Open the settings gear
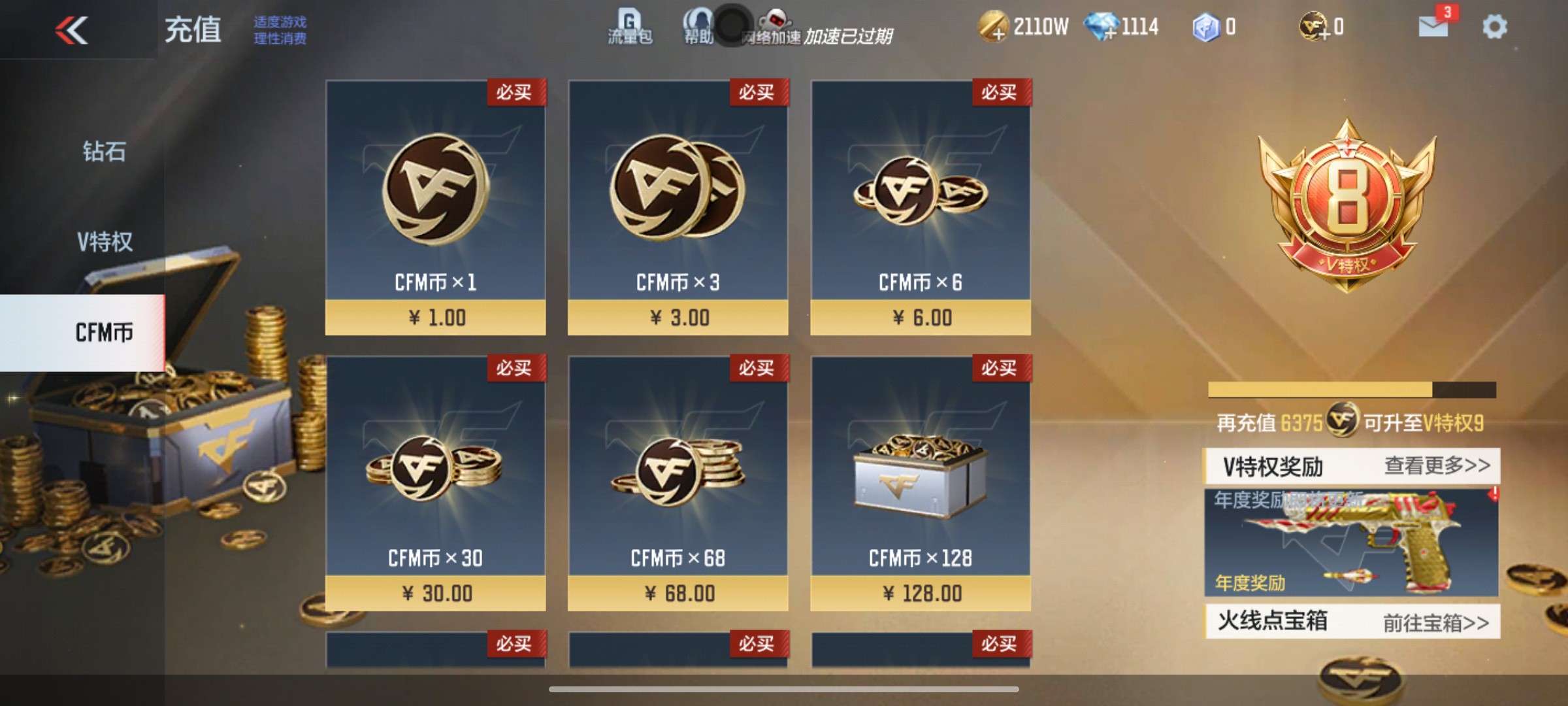Screen dimensions: 1568x706 (x=1496, y=27)
